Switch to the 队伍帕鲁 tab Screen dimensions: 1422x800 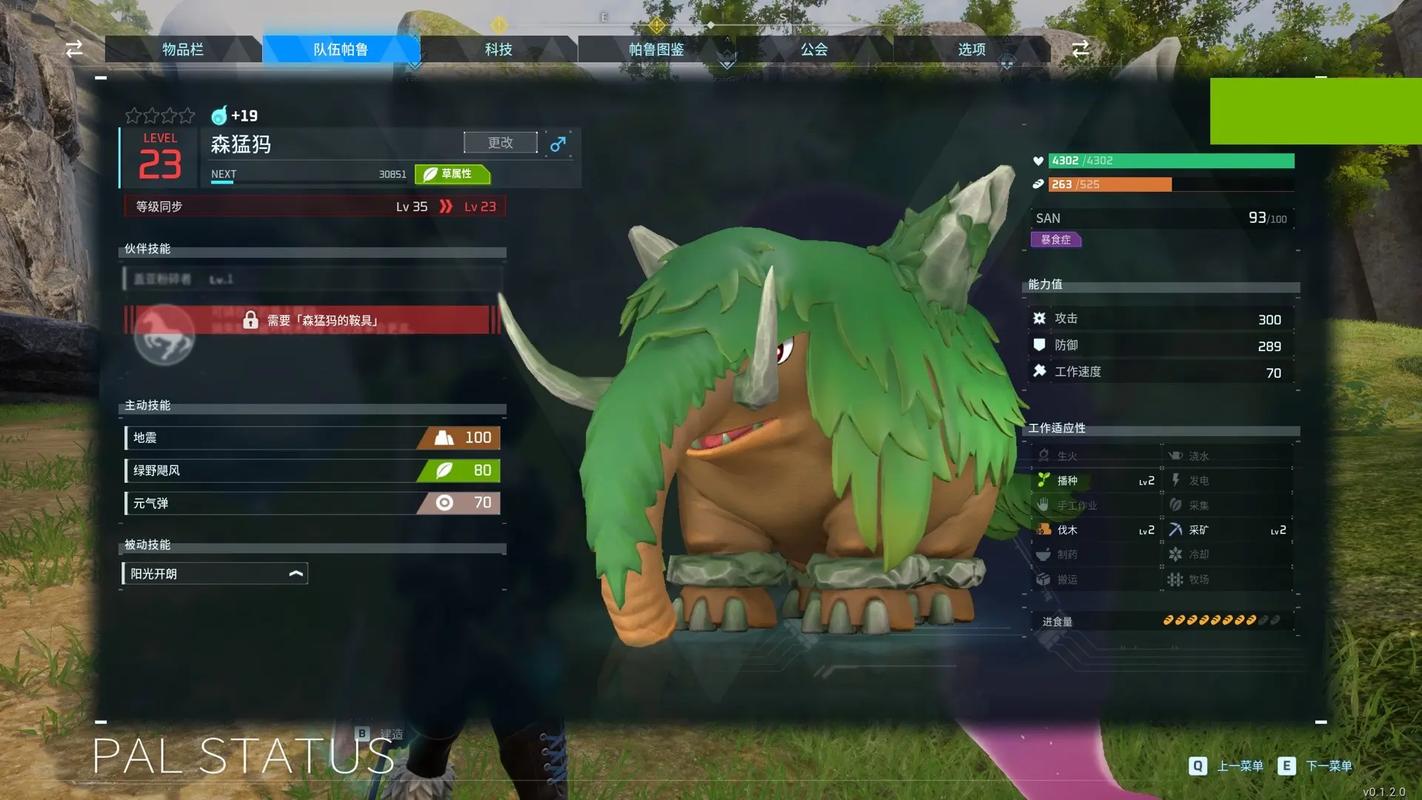341,49
